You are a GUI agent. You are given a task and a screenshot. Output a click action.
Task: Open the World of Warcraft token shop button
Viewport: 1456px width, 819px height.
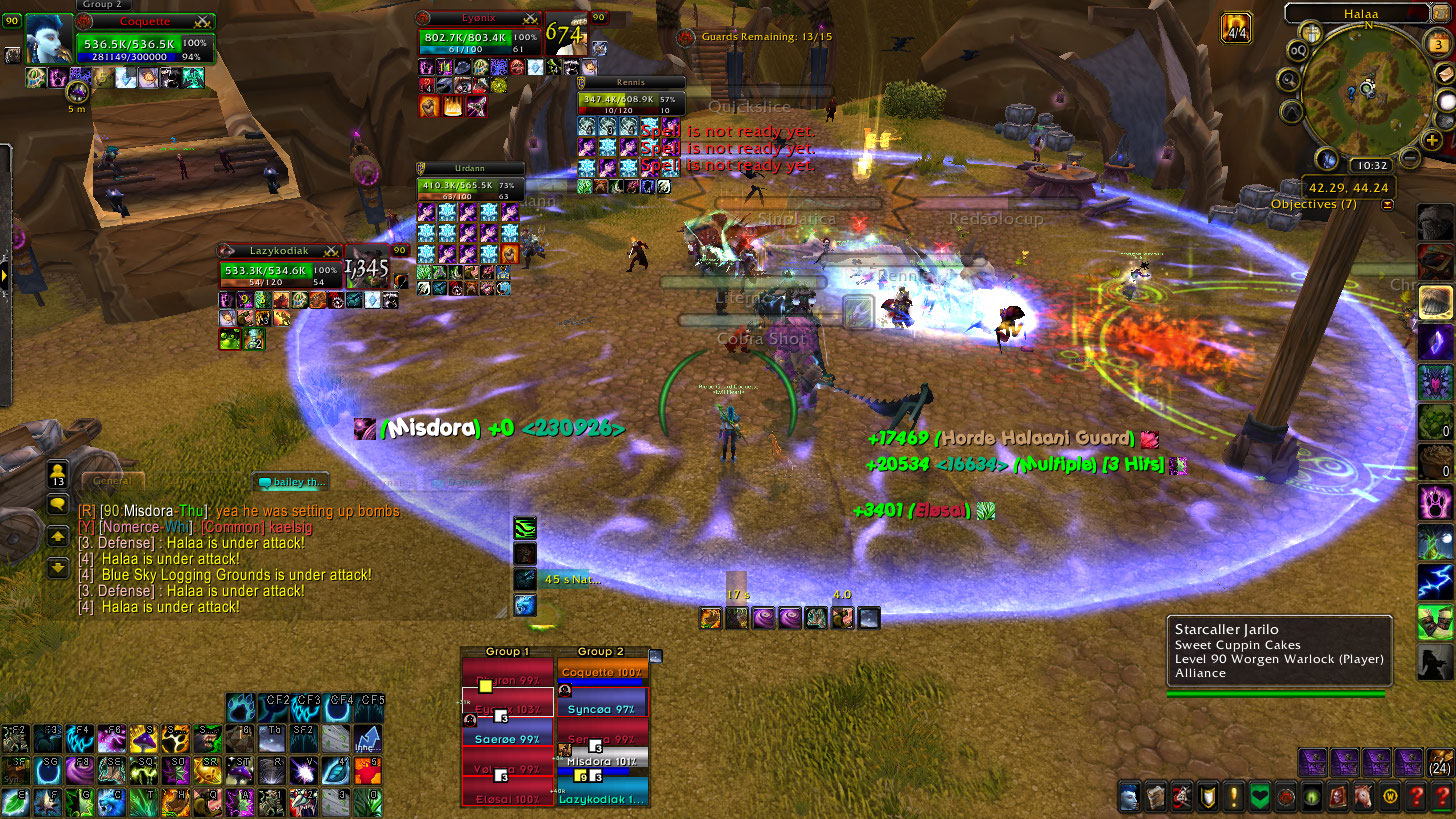pyautogui.click(x=1390, y=797)
